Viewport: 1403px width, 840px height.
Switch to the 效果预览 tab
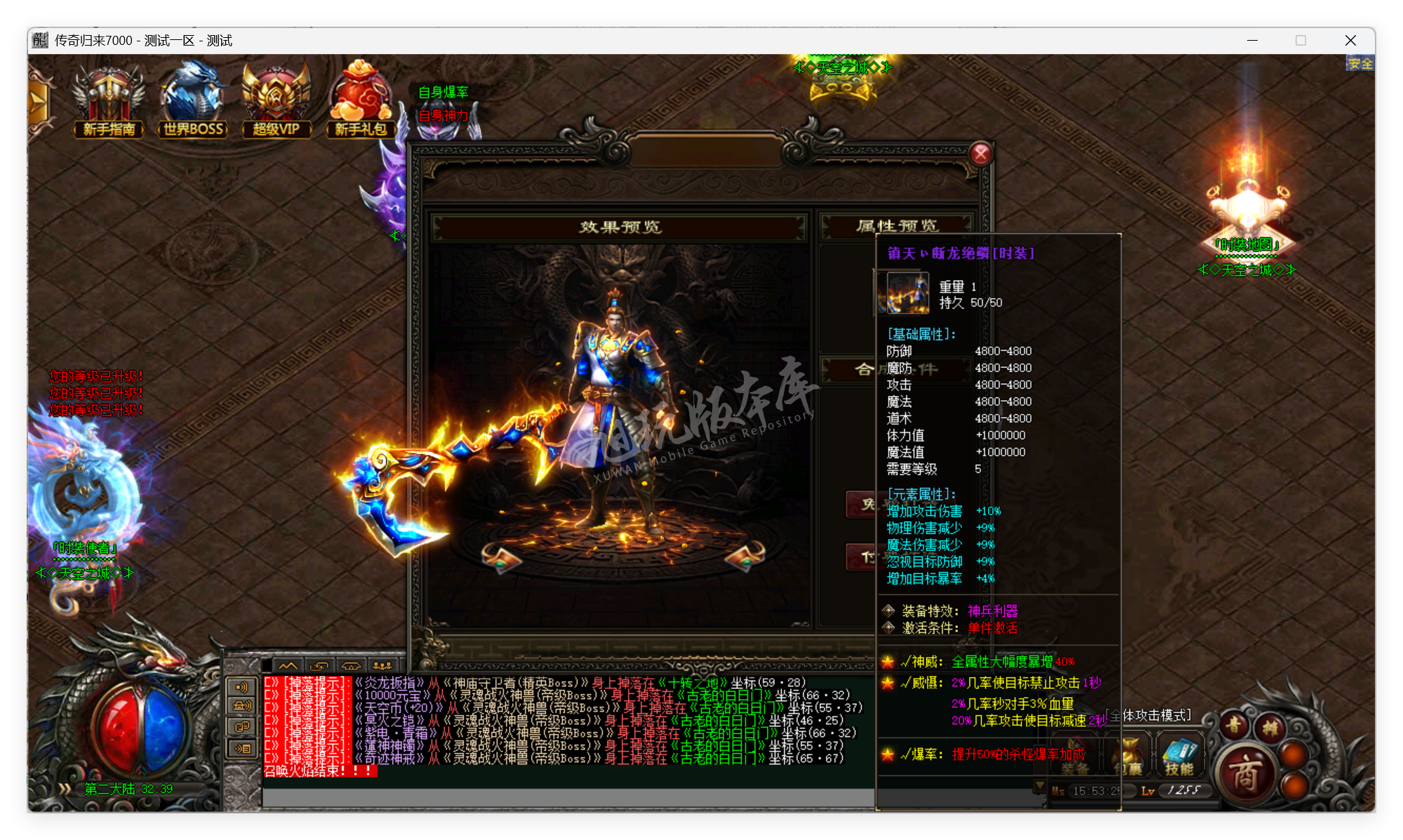[621, 226]
